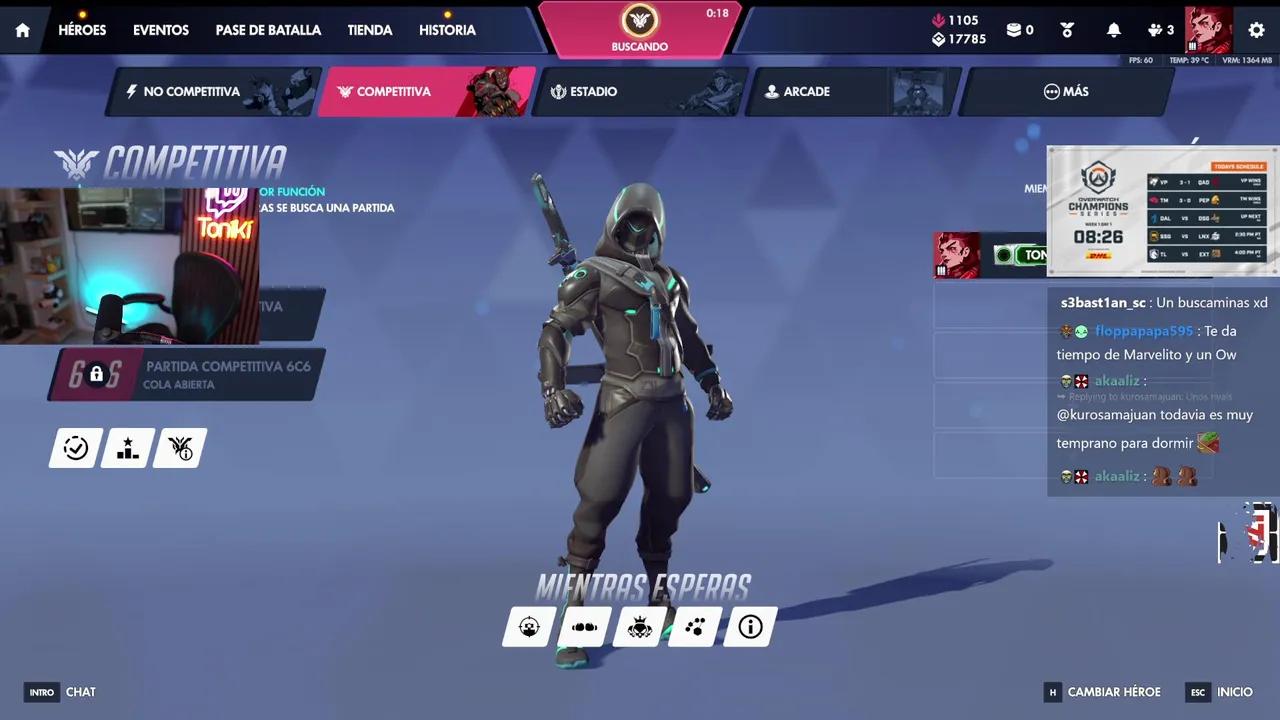Click CAMBIAR HÉROE at the bottom
This screenshot has height=720, width=1280.
point(1114,692)
